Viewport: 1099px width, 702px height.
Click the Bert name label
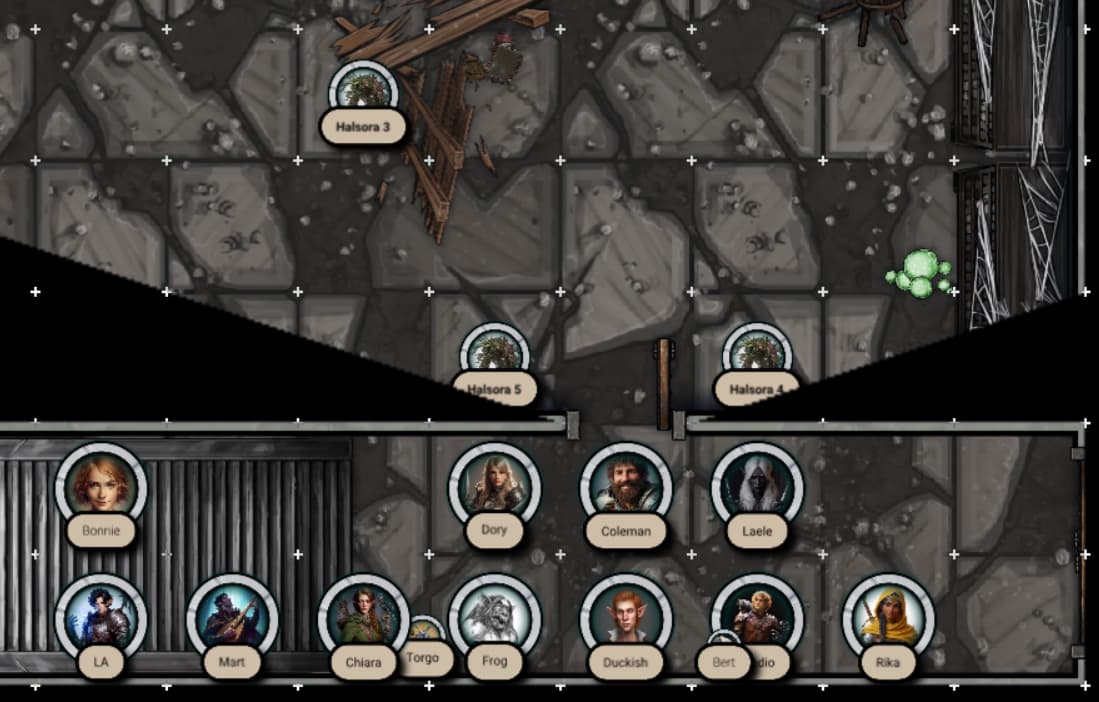tap(723, 662)
